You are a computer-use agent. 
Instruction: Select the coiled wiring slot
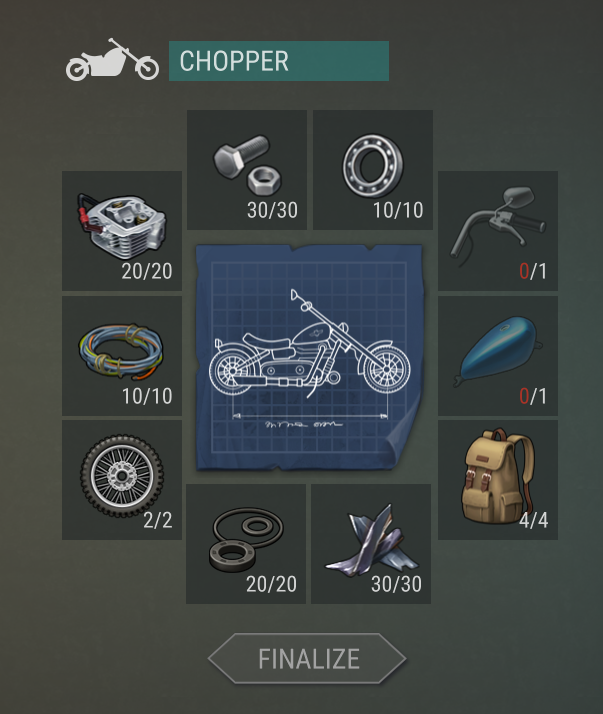[122, 355]
